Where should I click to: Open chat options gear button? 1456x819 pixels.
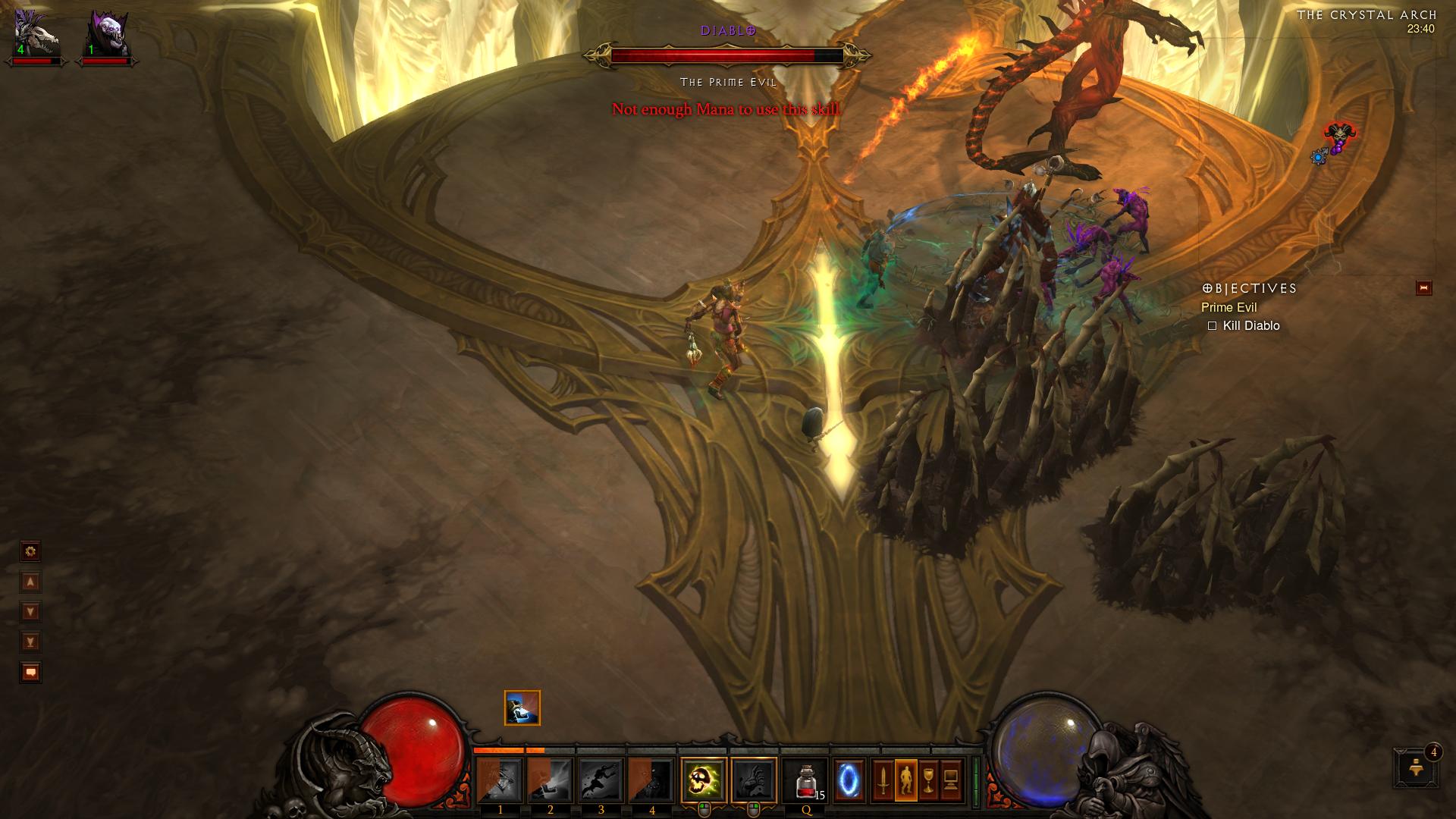coord(30,551)
